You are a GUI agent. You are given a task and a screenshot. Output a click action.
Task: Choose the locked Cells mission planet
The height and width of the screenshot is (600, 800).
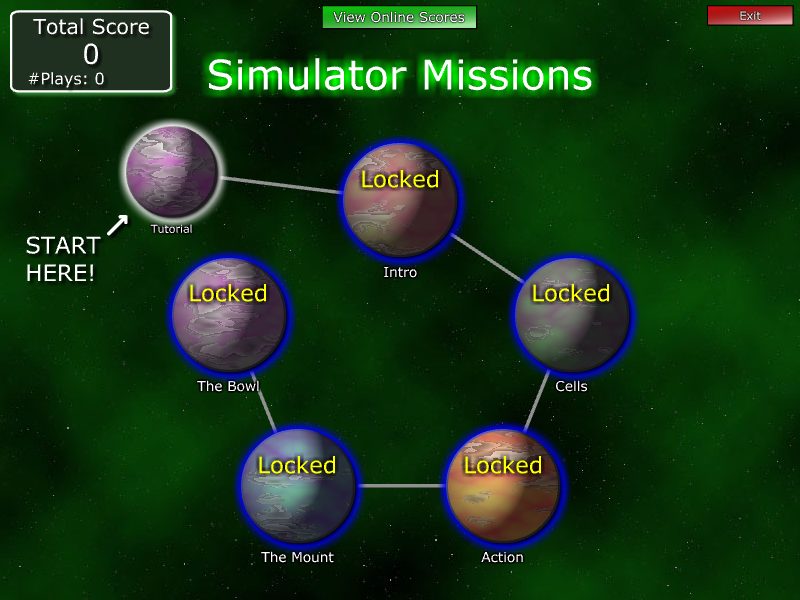point(571,314)
